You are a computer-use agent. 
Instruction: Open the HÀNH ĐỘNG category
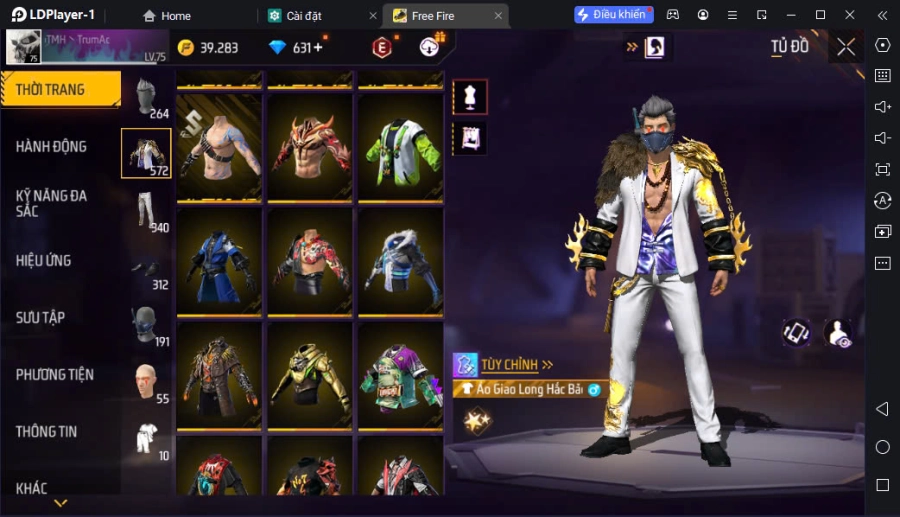click(x=52, y=147)
